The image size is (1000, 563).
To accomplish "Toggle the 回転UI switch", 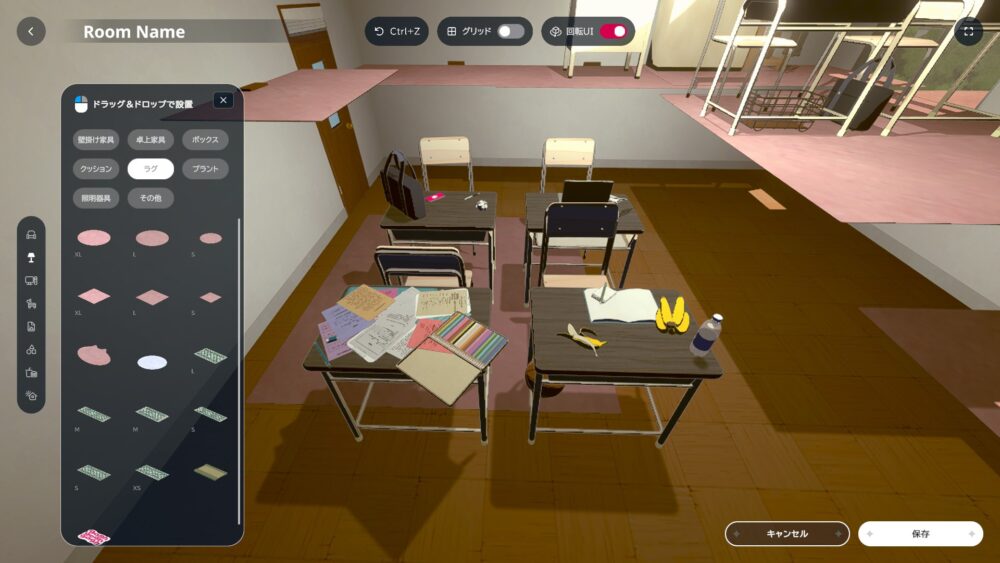I will click(x=613, y=31).
